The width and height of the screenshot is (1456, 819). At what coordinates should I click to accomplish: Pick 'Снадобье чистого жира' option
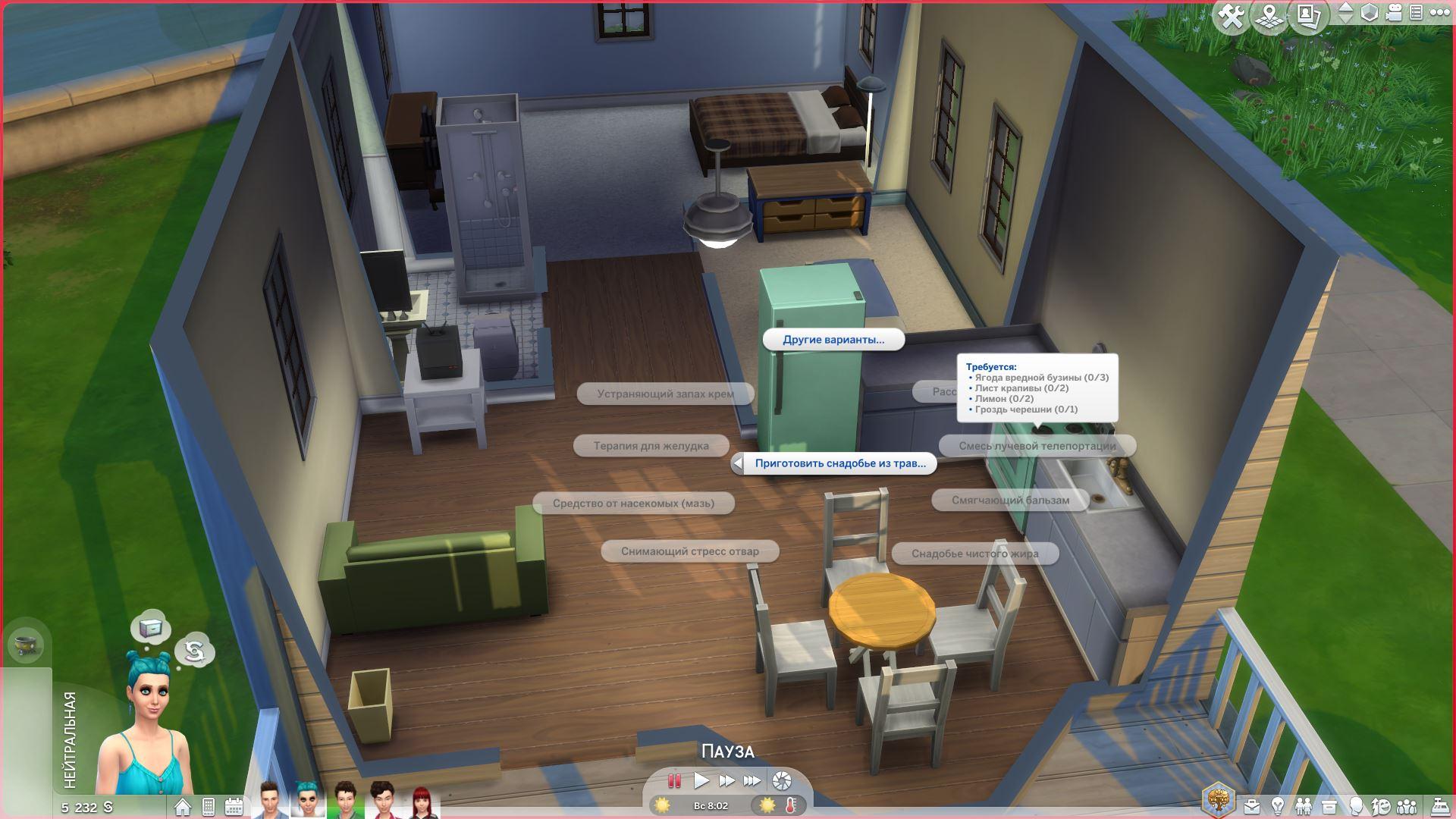pos(974,554)
